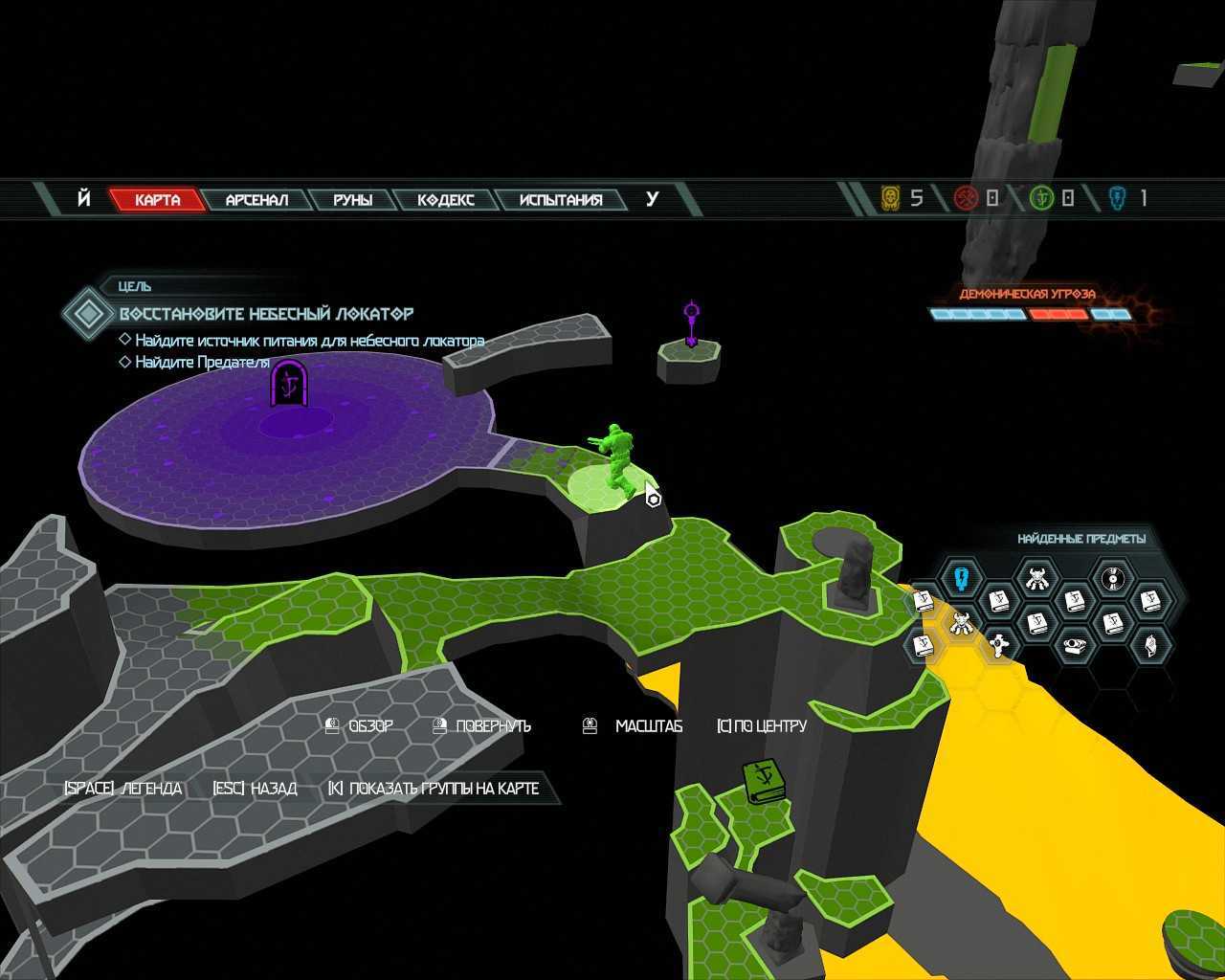1225x980 pixels.
Task: Choose the field drone found item icon
Action: (1074, 647)
